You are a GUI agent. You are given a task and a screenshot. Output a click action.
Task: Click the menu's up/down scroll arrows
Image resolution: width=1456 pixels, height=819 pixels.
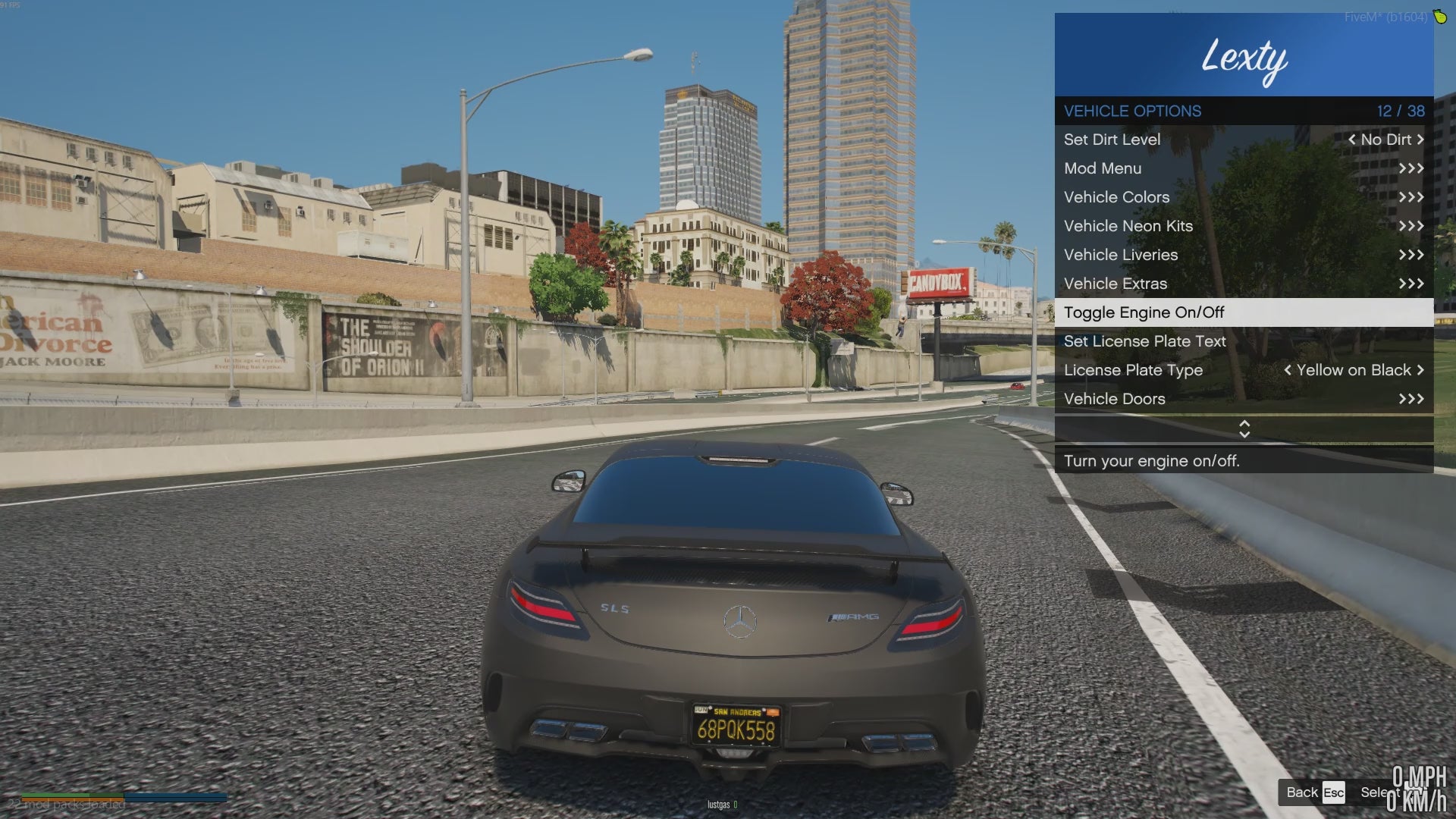click(x=1244, y=429)
